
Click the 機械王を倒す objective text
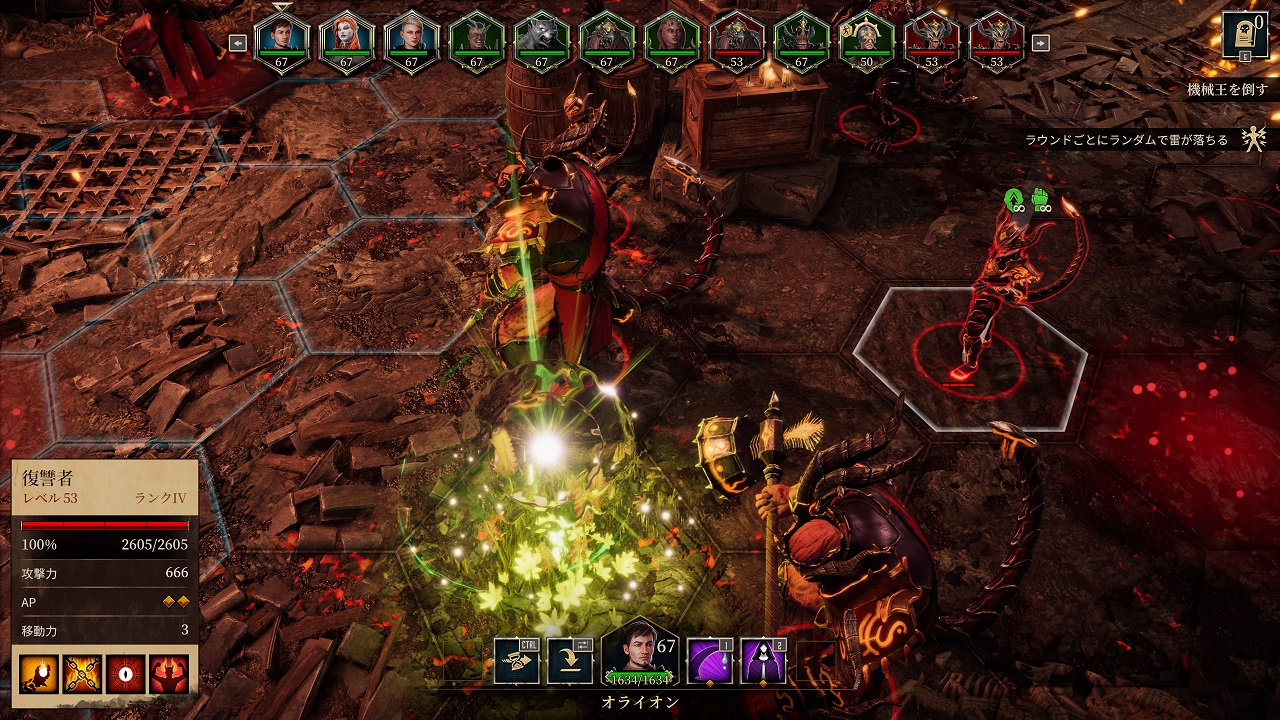[x=1226, y=90]
